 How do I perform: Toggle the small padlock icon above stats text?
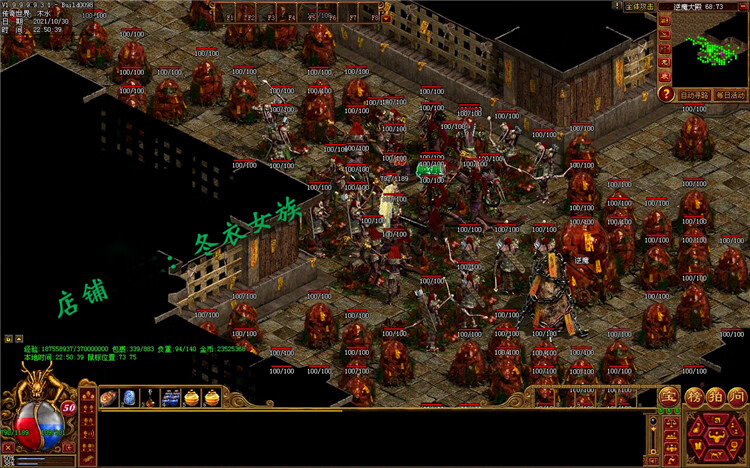pos(7,339)
